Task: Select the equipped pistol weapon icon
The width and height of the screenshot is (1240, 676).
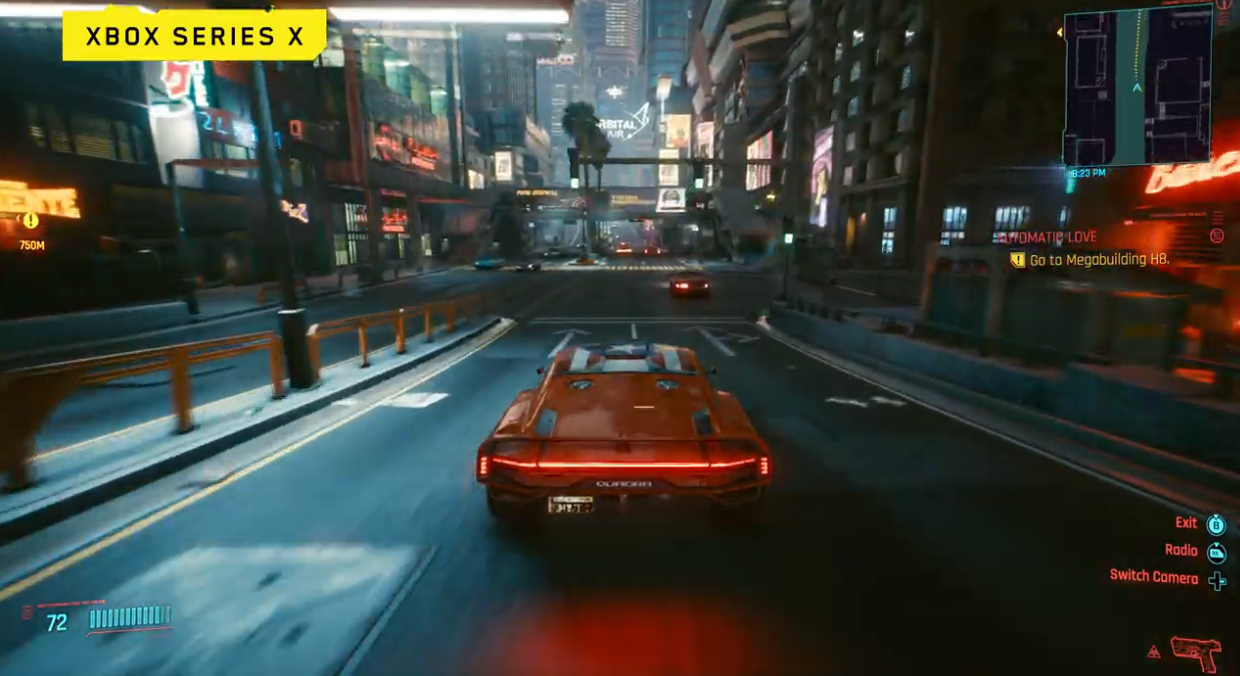Action: coord(1195,652)
